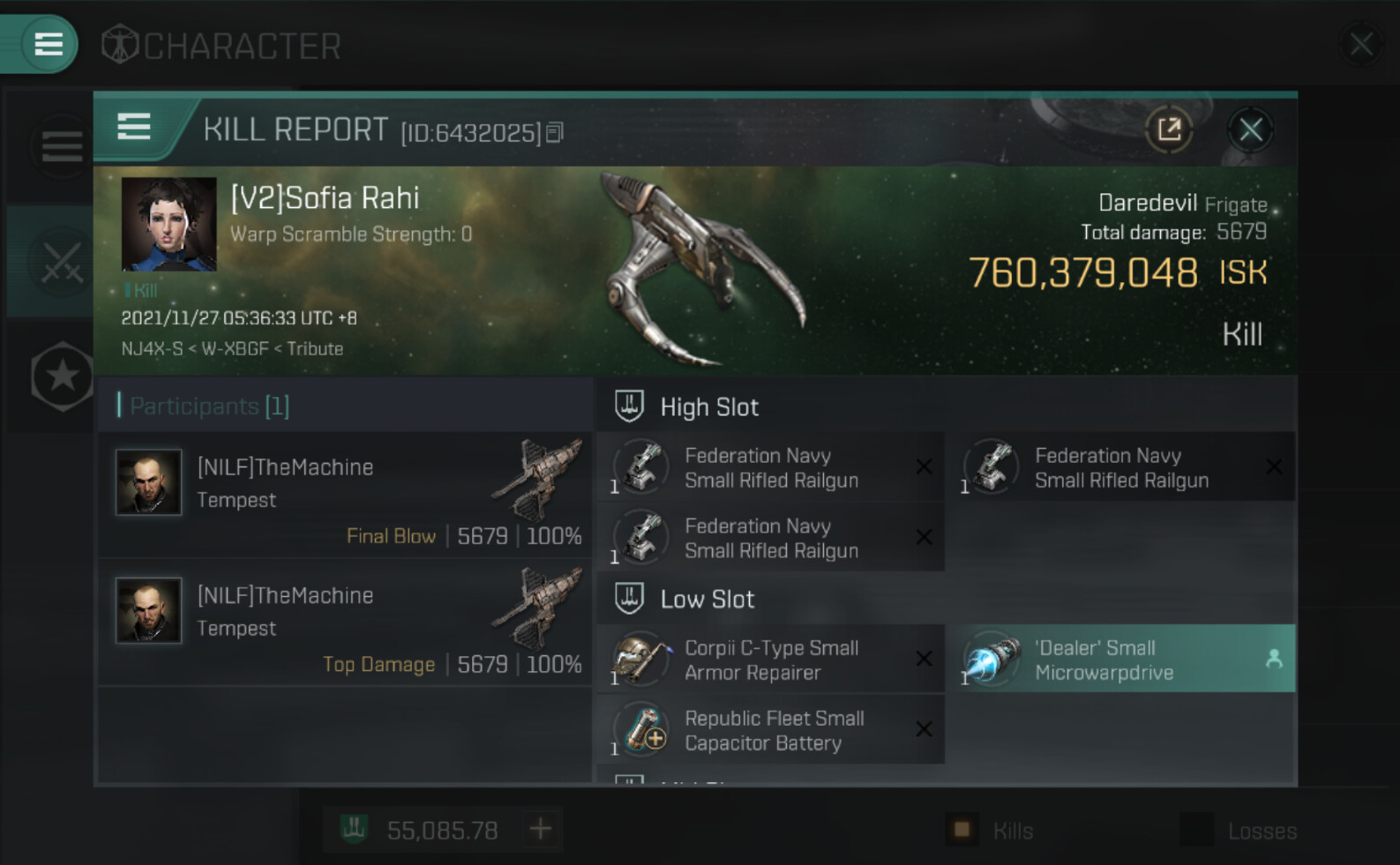The image size is (1400, 865).
Task: Copy the kill report ID
Action: (x=555, y=132)
